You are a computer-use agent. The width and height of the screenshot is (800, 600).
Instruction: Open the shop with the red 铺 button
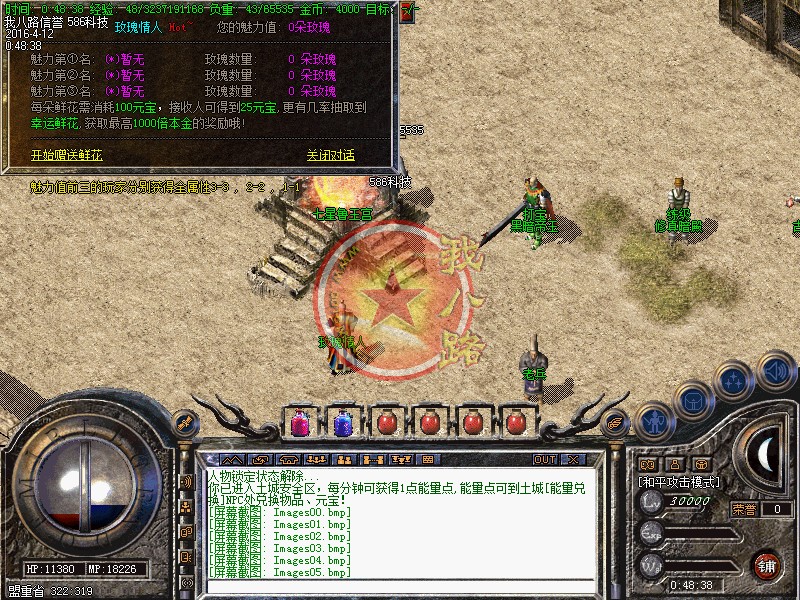[x=767, y=565]
